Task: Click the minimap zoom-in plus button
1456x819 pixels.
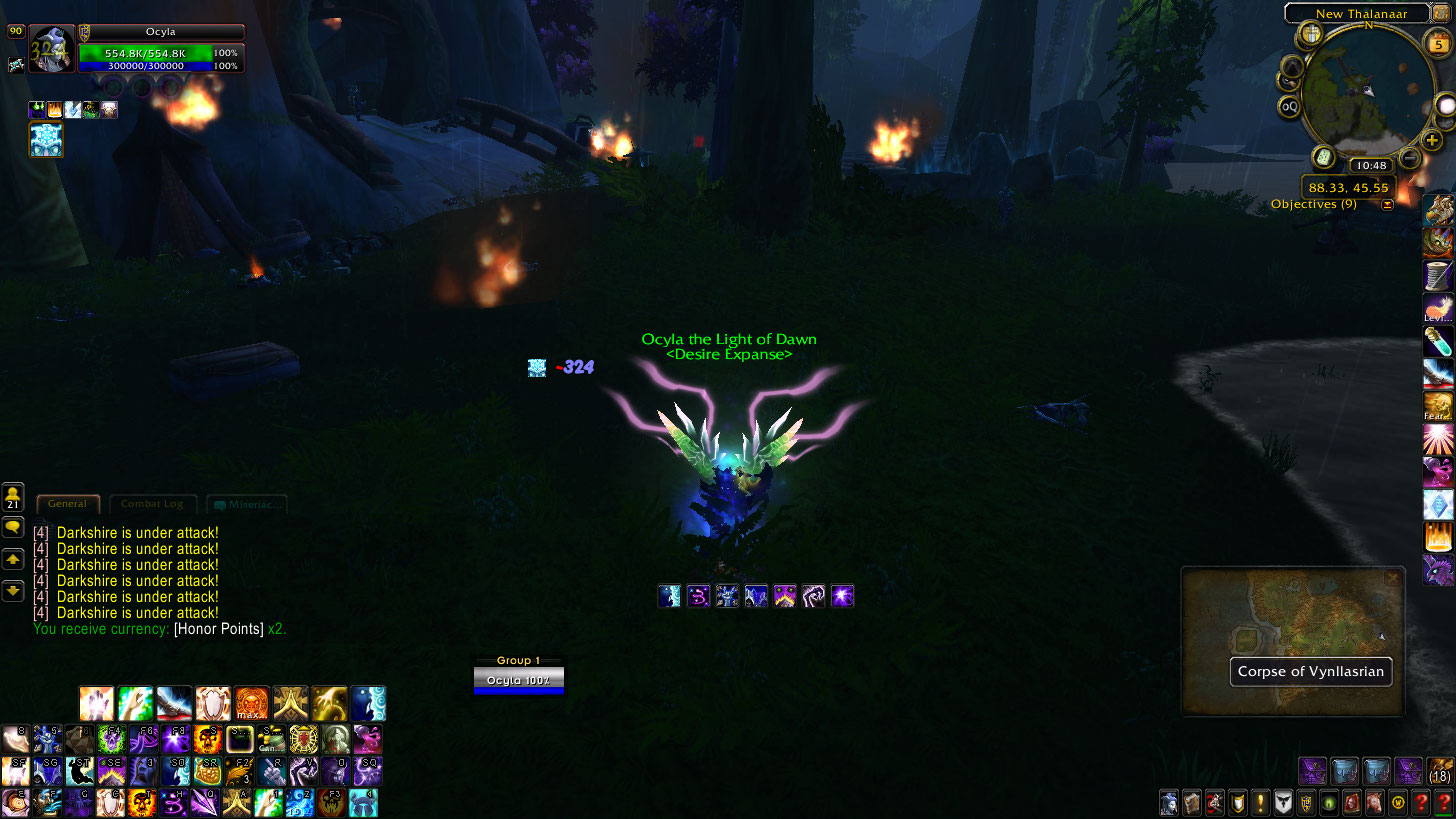Action: pos(1433,141)
